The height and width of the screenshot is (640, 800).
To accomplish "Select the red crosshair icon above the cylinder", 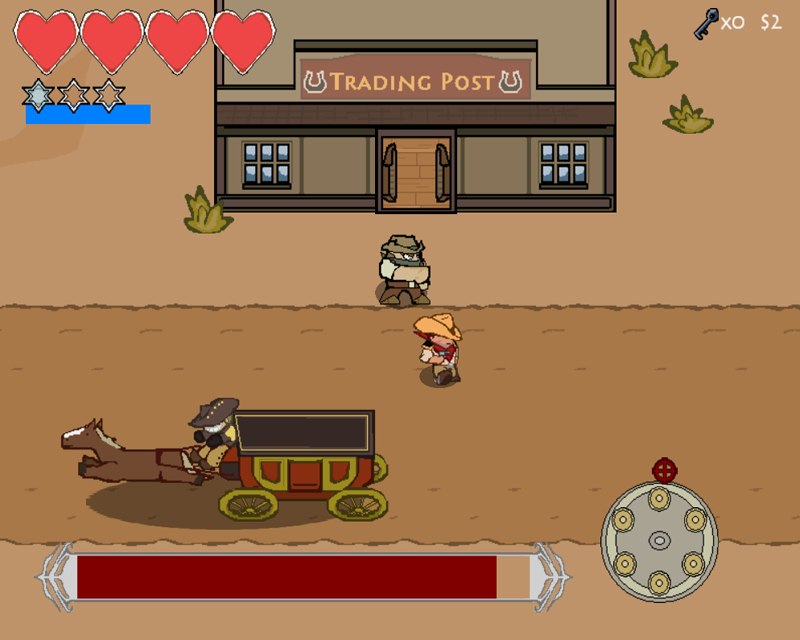I will (x=664, y=469).
